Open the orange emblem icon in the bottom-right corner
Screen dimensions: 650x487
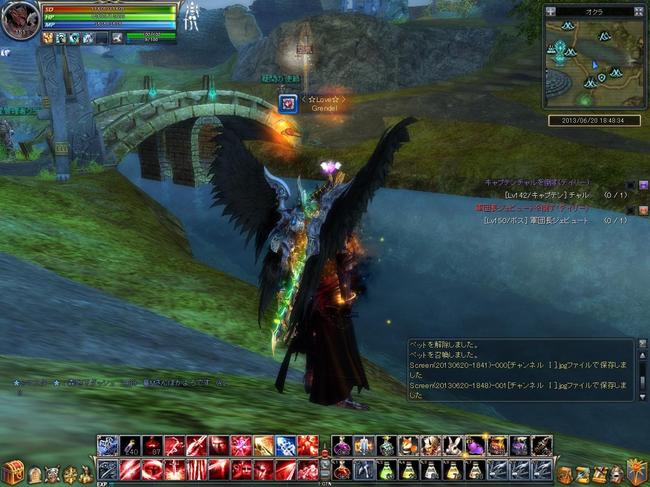(x=636, y=470)
